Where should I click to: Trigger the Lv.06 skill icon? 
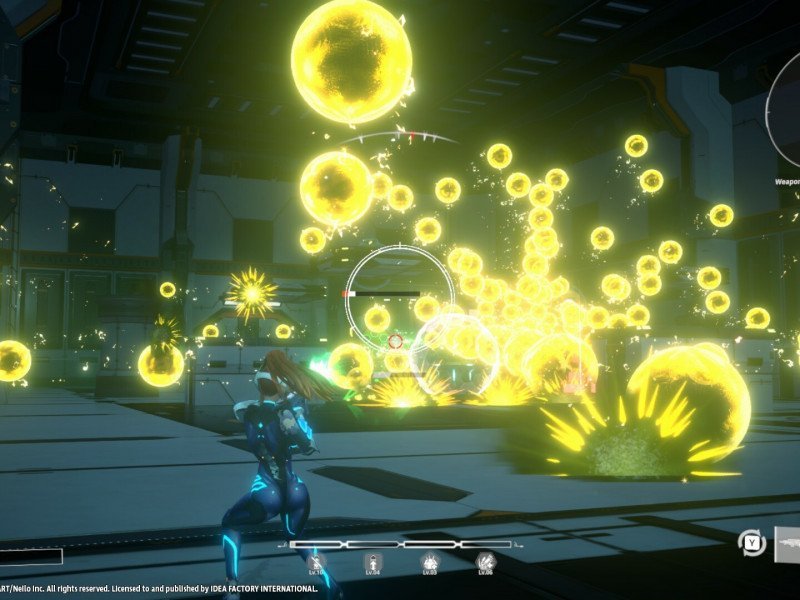click(486, 563)
